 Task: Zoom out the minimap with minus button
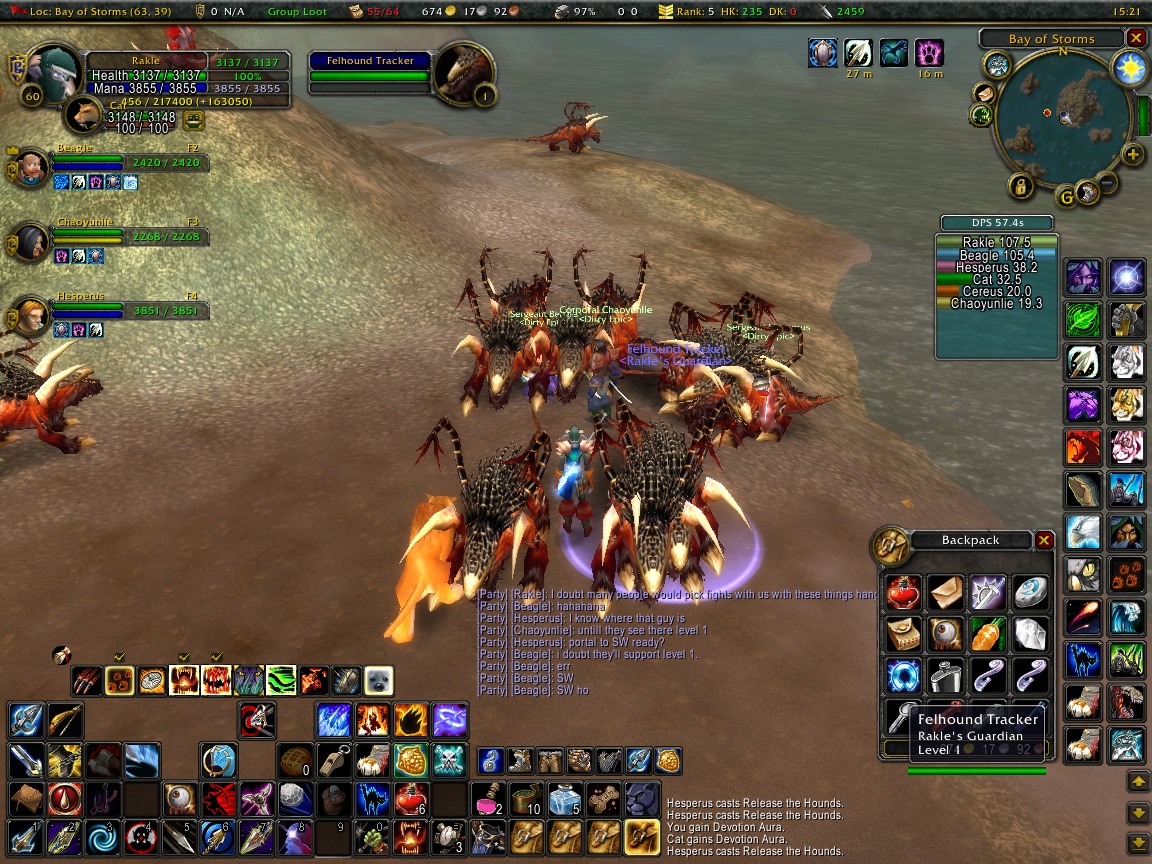point(1108,181)
